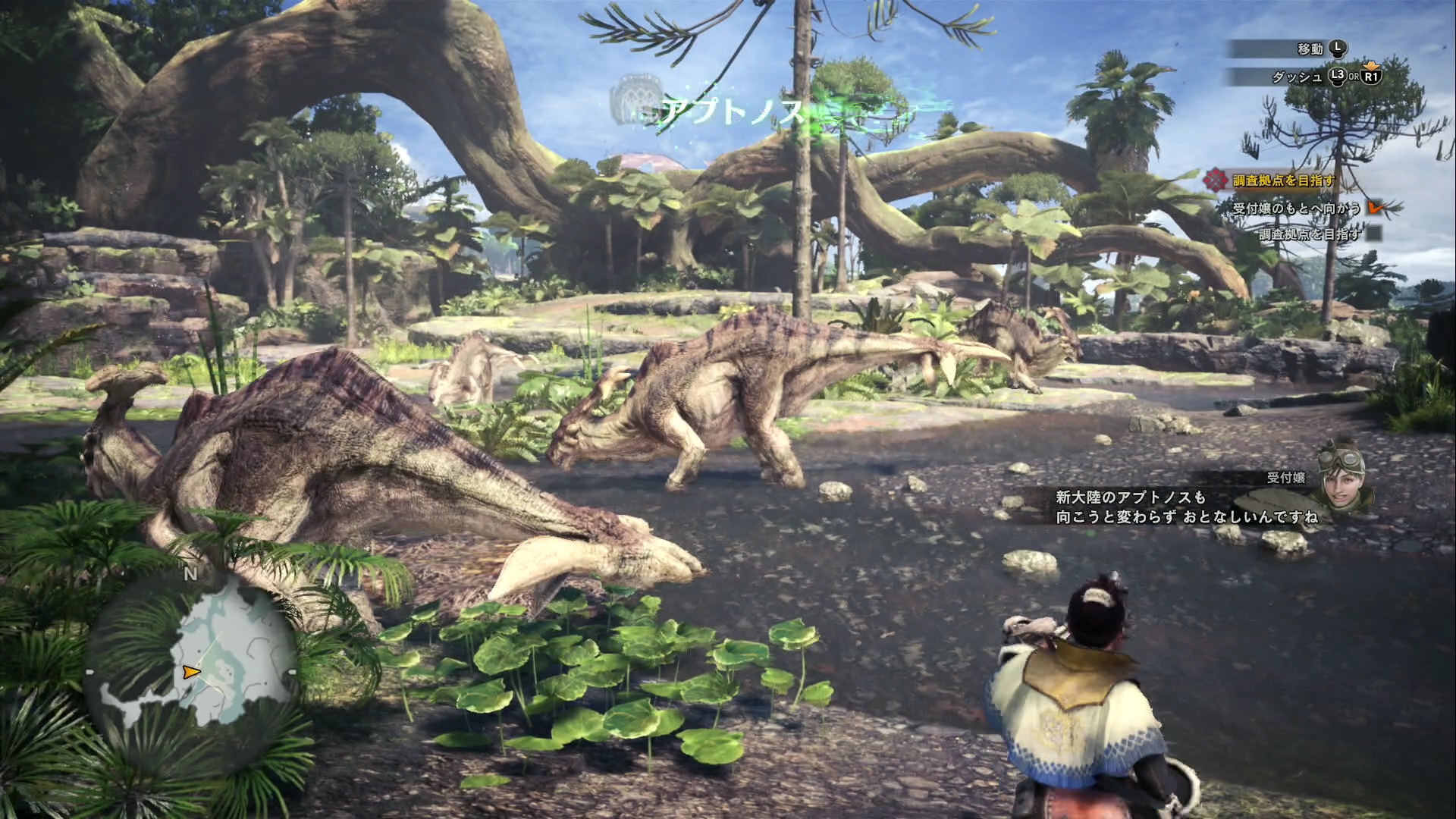Select the red quest emblem icon
The image size is (1456, 819).
(x=1216, y=180)
